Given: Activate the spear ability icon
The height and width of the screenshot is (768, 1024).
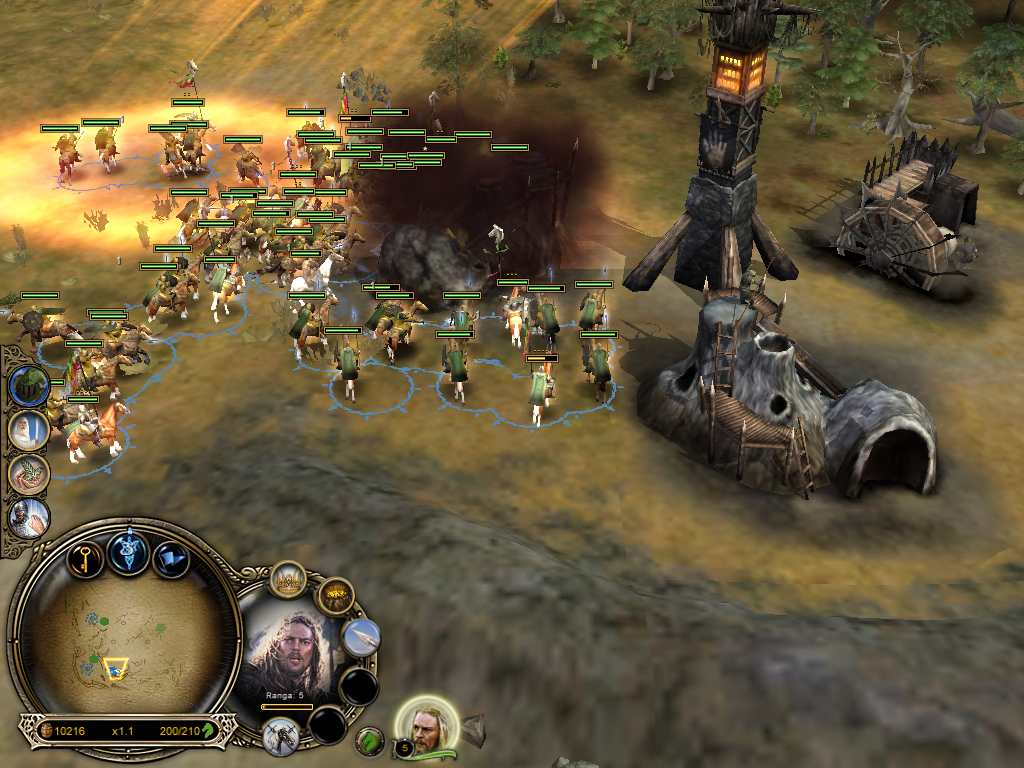Looking at the screenshot, I should 361,638.
